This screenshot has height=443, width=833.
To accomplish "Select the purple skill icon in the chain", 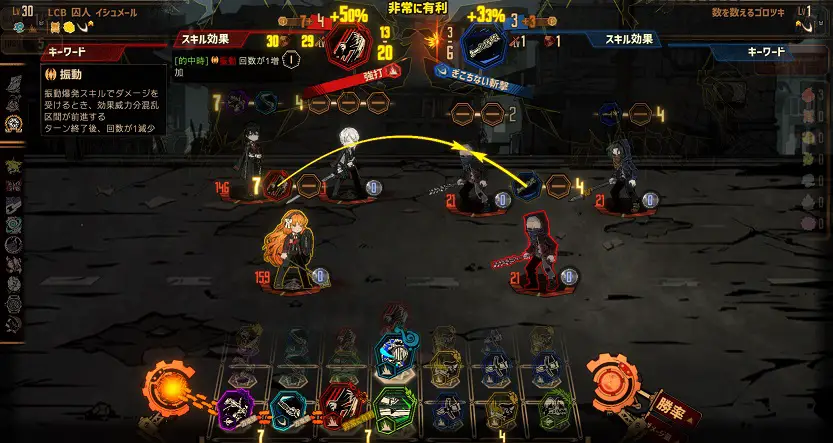I will point(236,406).
